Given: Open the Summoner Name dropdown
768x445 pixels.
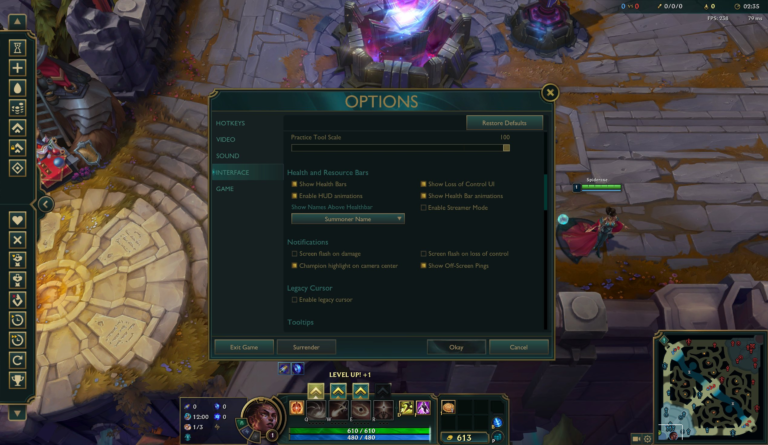Looking at the screenshot, I should (347, 218).
